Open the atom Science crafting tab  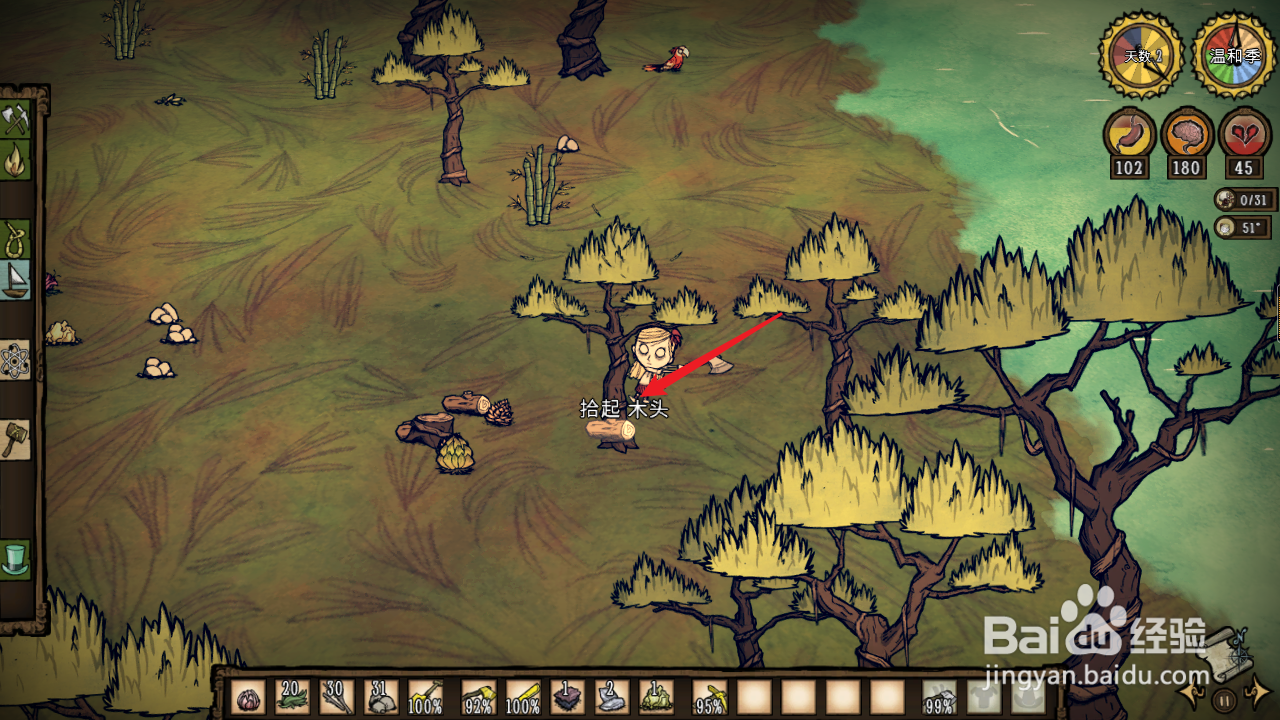(x=15, y=360)
